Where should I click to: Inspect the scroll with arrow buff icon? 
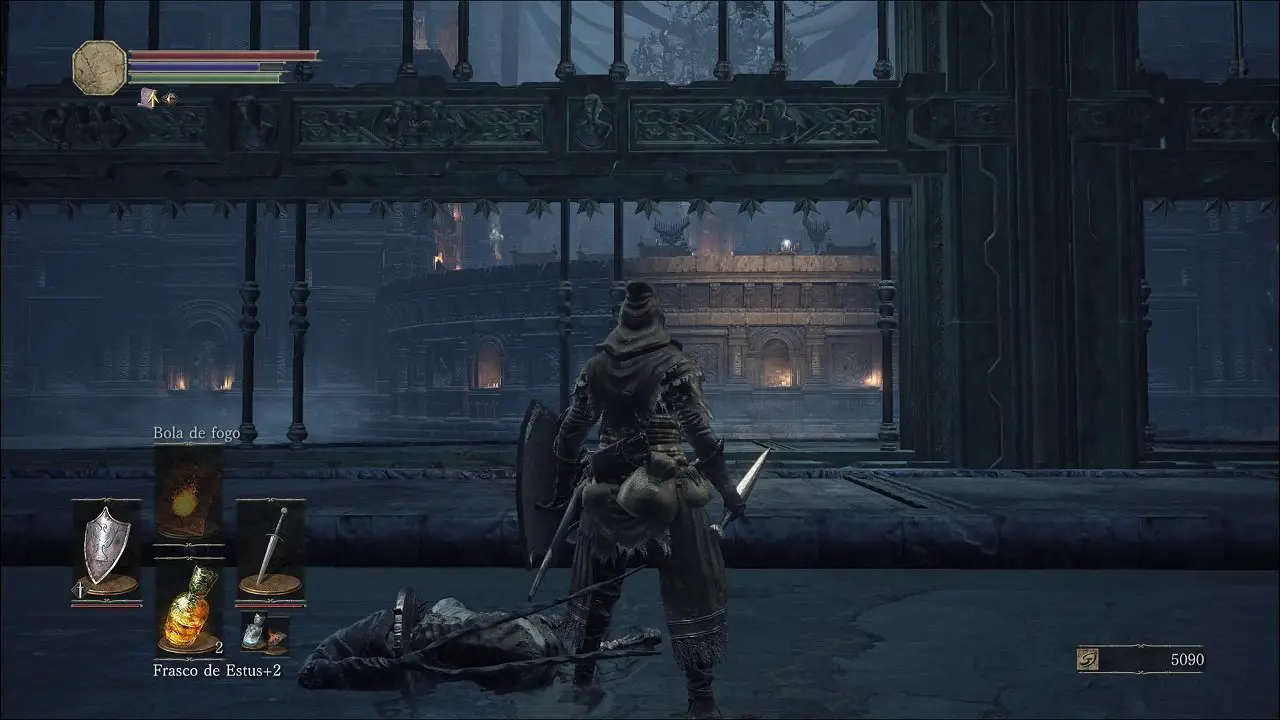150,98
